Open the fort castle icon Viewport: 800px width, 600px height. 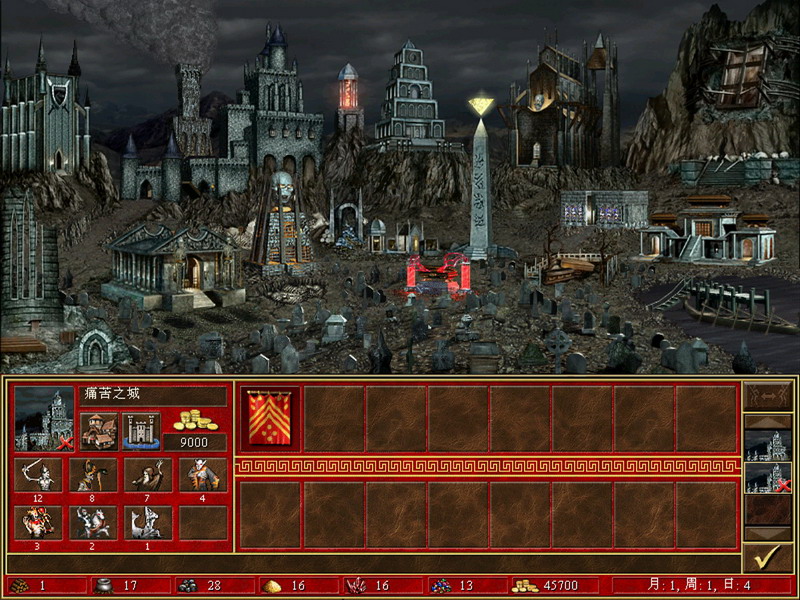tap(142, 431)
